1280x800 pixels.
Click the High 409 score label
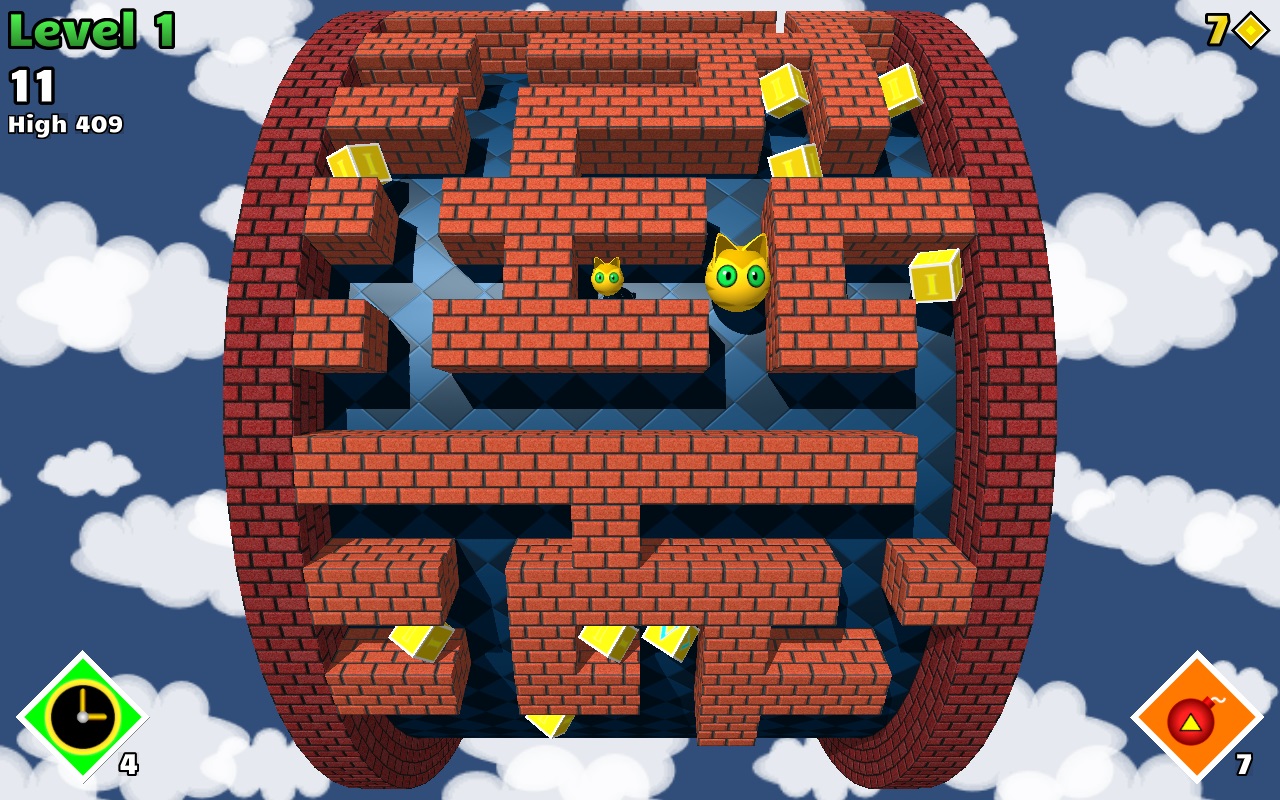(x=64, y=126)
